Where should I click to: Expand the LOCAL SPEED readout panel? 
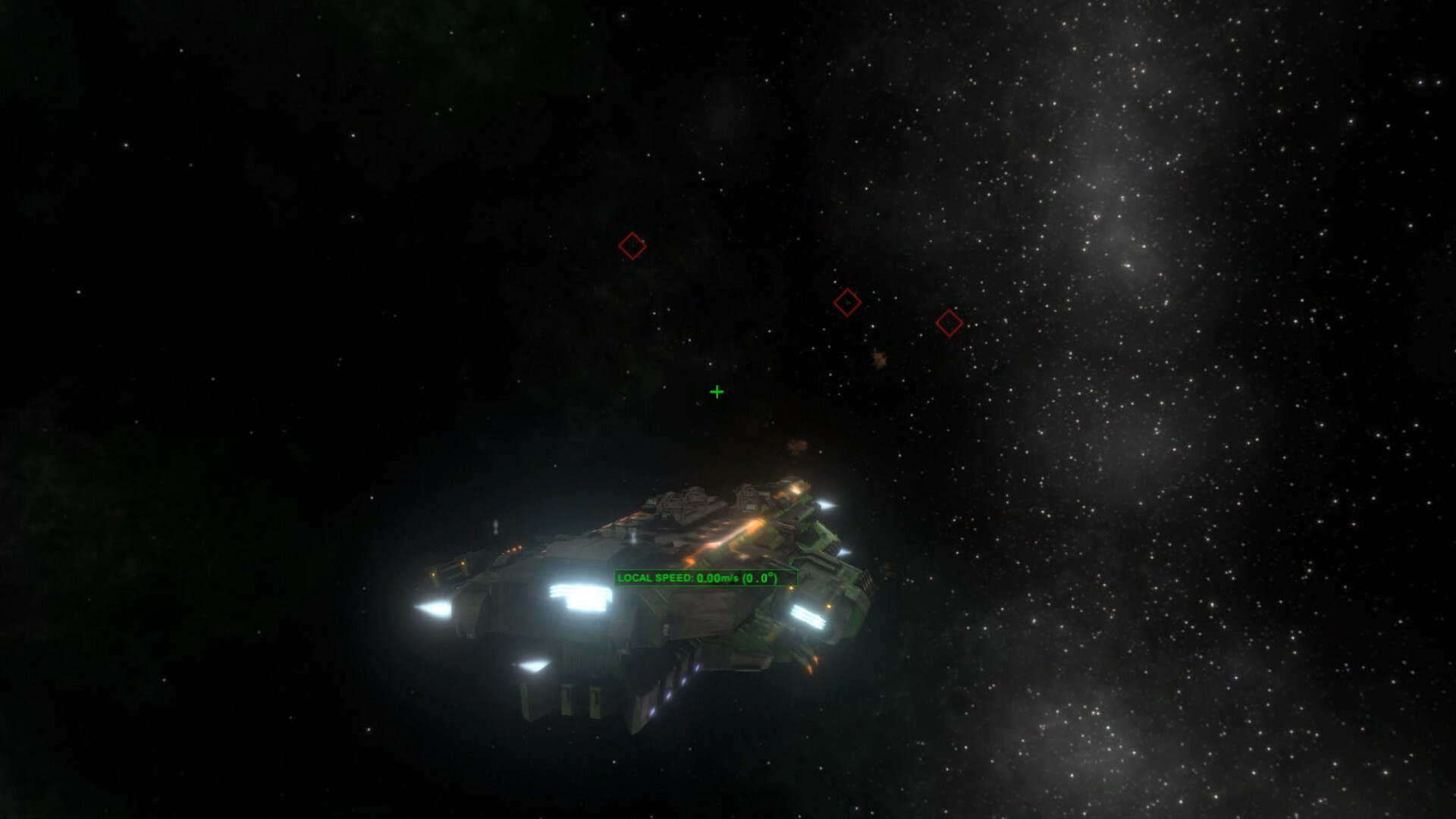click(707, 576)
